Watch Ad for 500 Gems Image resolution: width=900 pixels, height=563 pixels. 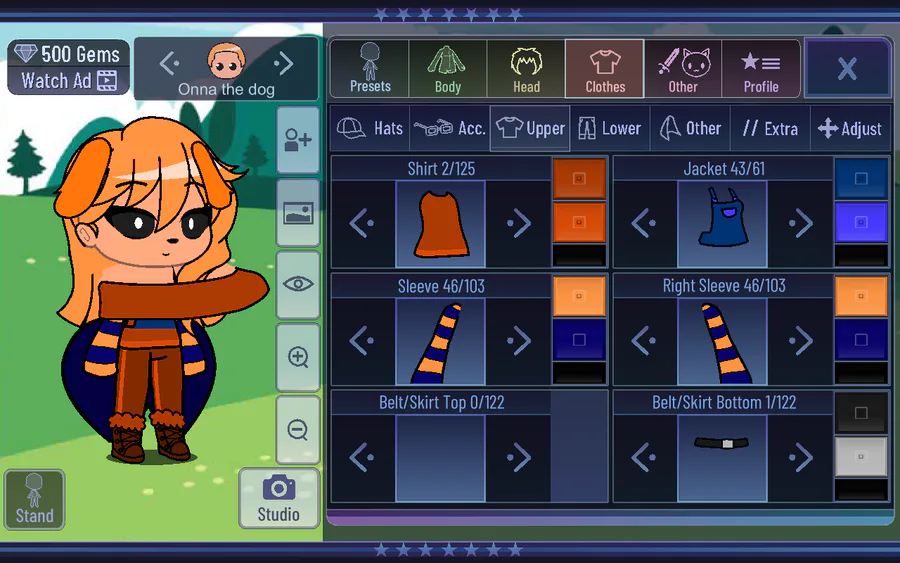pos(69,80)
